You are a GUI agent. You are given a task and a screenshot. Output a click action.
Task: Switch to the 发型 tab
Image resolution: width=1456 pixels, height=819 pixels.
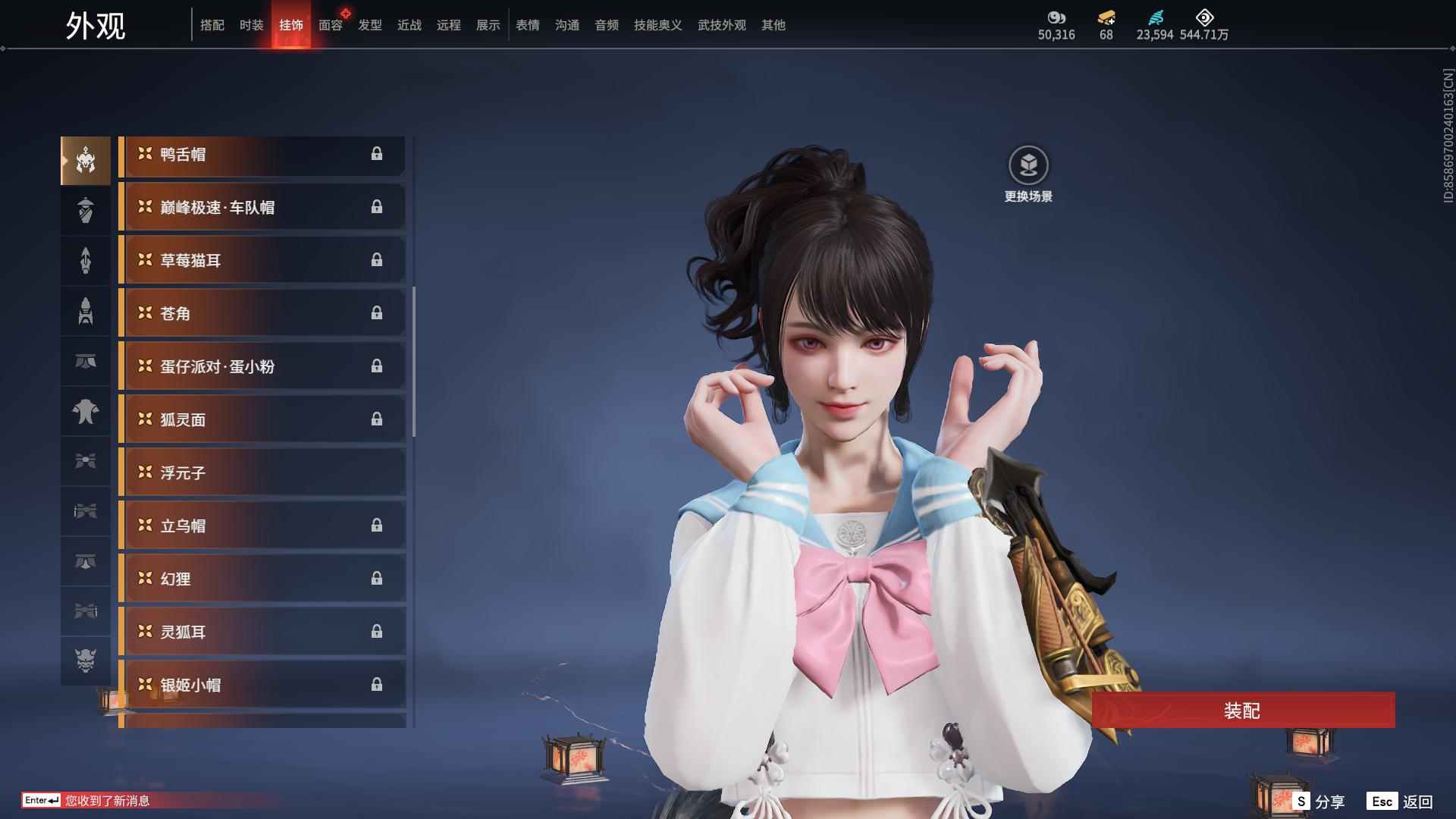click(x=369, y=24)
